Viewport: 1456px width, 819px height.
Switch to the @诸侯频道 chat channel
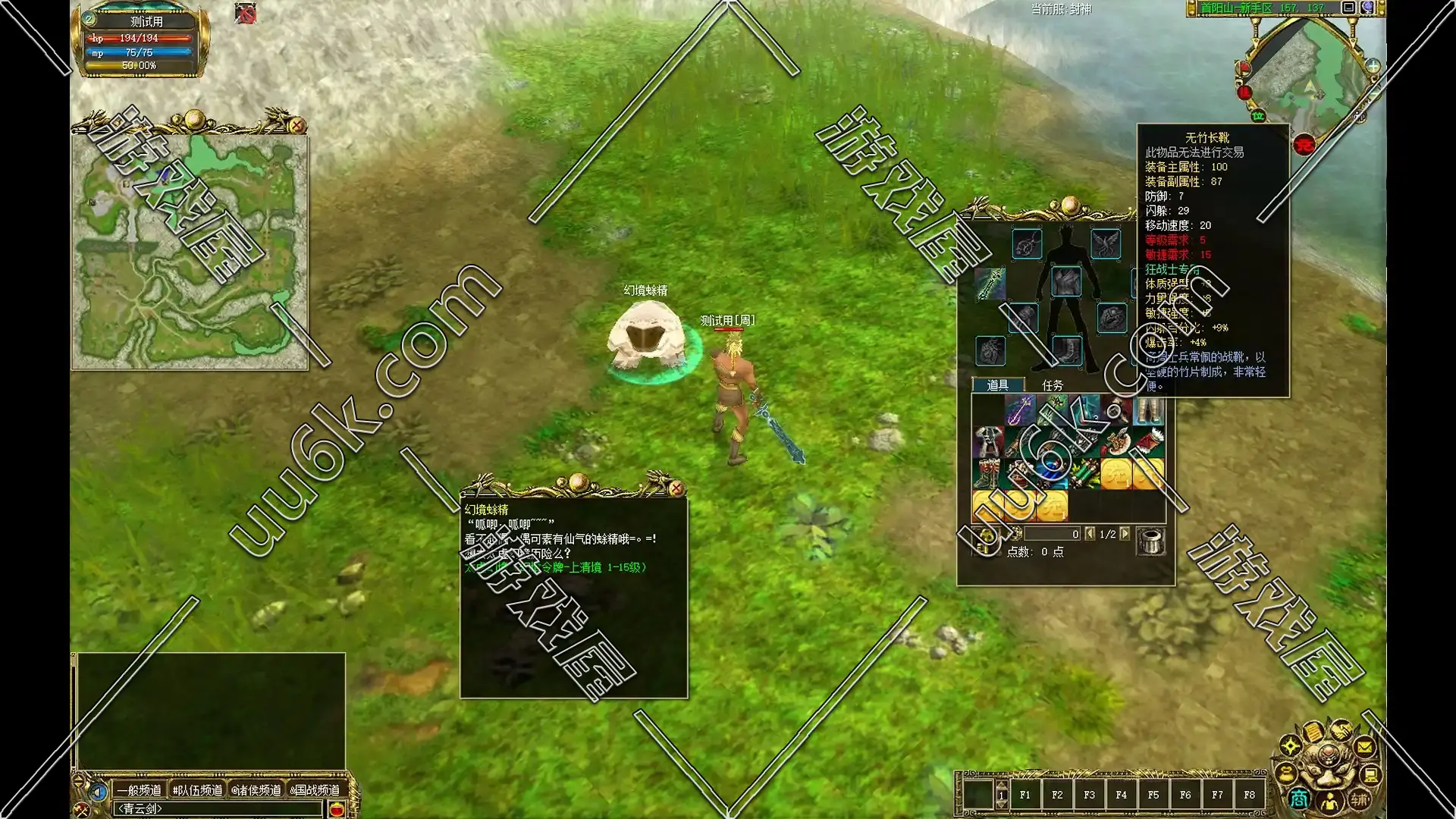[256, 790]
